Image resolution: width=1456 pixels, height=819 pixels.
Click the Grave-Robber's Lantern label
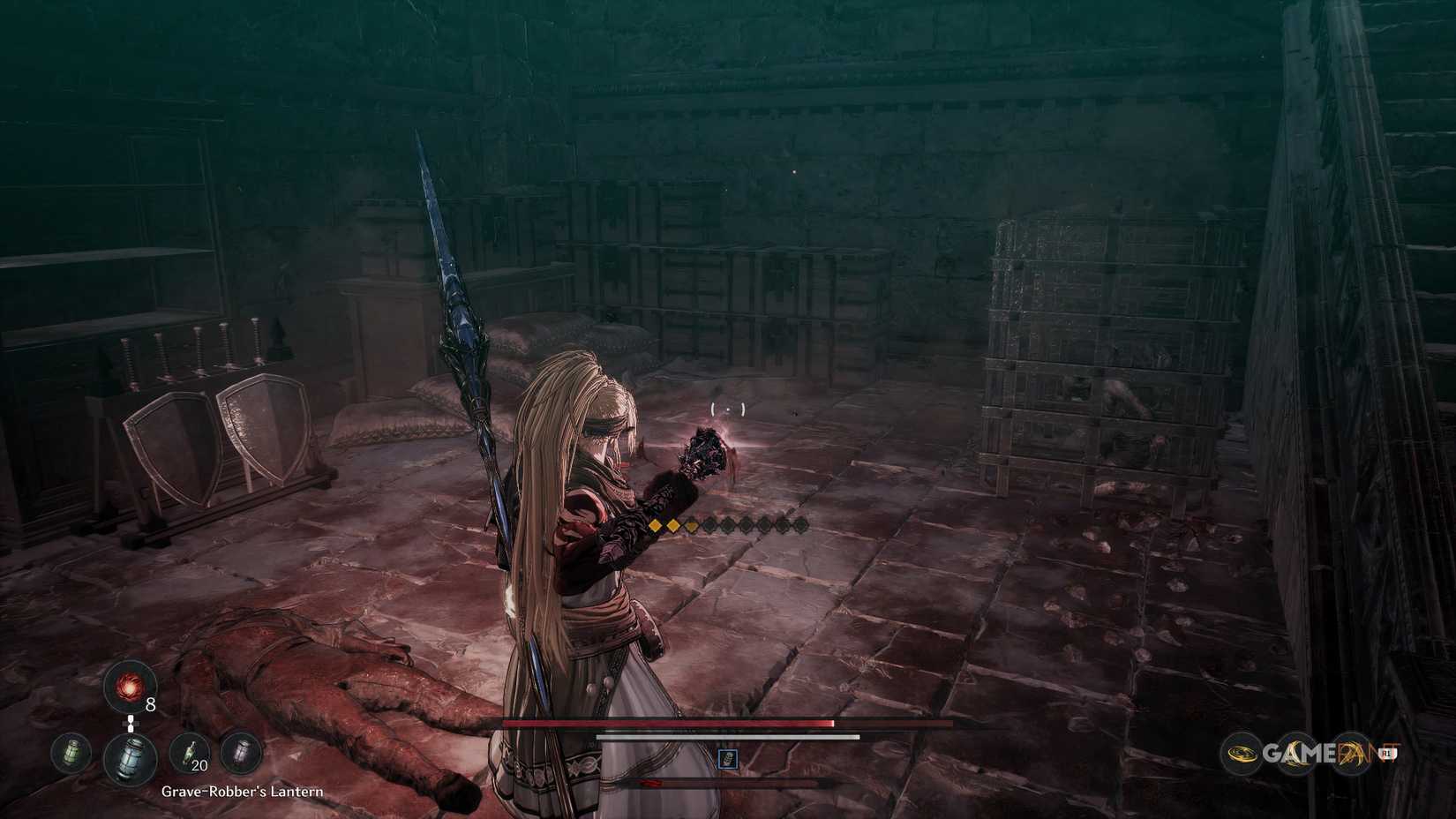pos(243,793)
